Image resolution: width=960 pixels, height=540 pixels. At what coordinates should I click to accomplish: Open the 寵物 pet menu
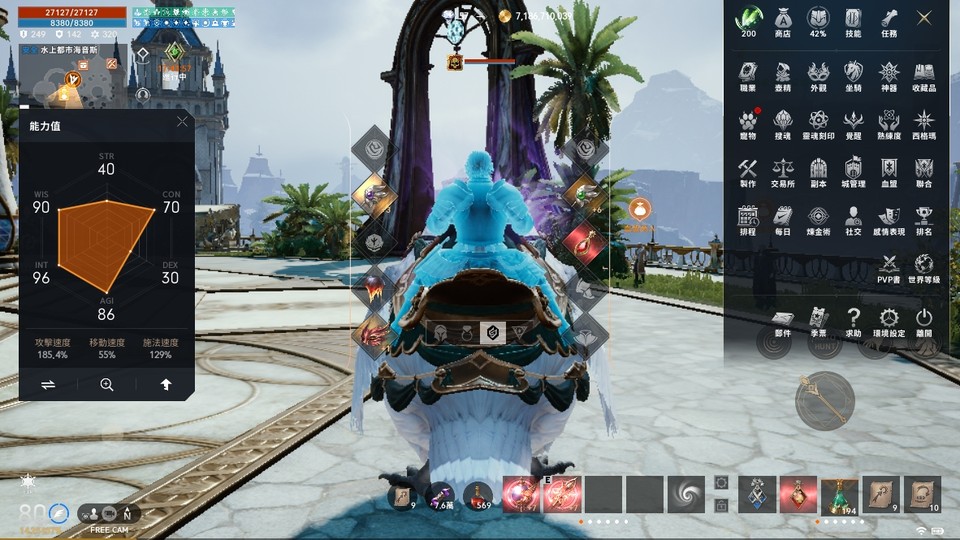748,122
